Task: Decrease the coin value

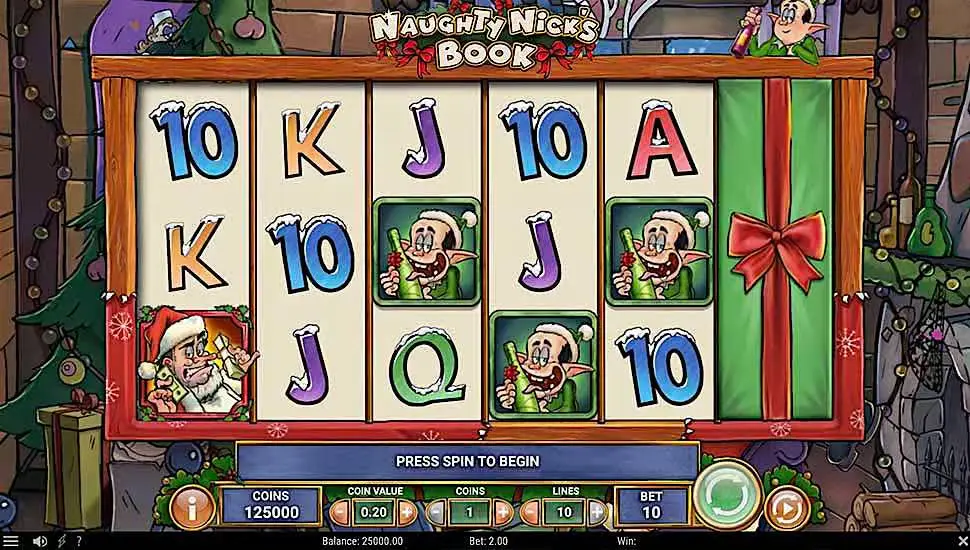Action: point(339,513)
